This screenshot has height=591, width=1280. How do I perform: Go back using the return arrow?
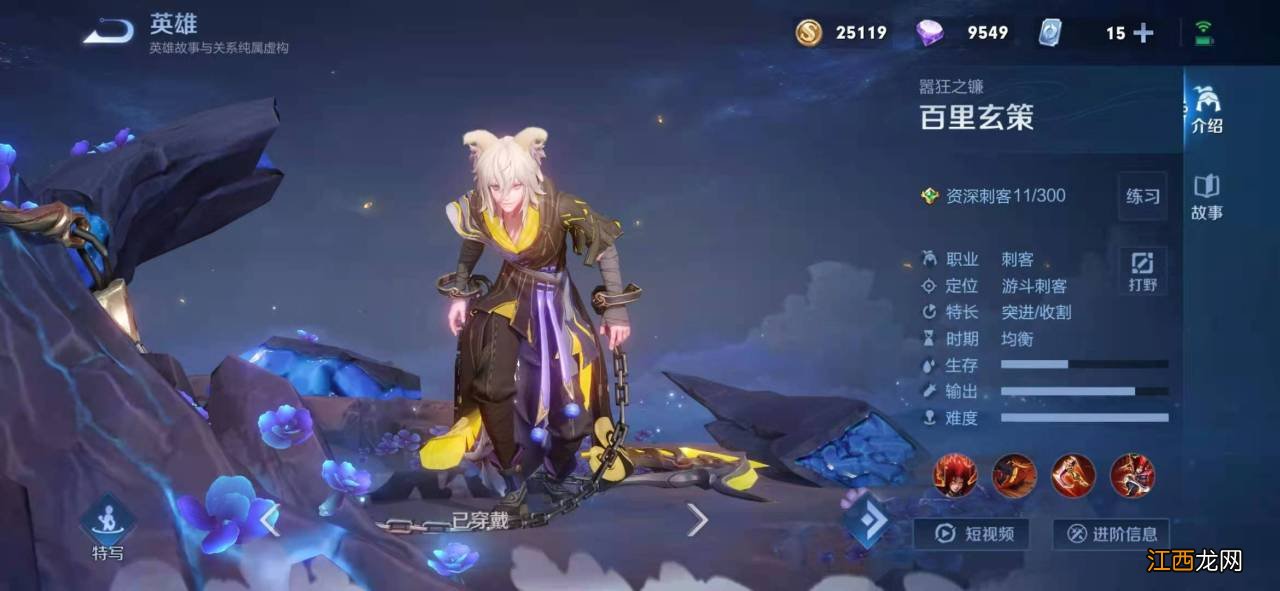pos(108,33)
